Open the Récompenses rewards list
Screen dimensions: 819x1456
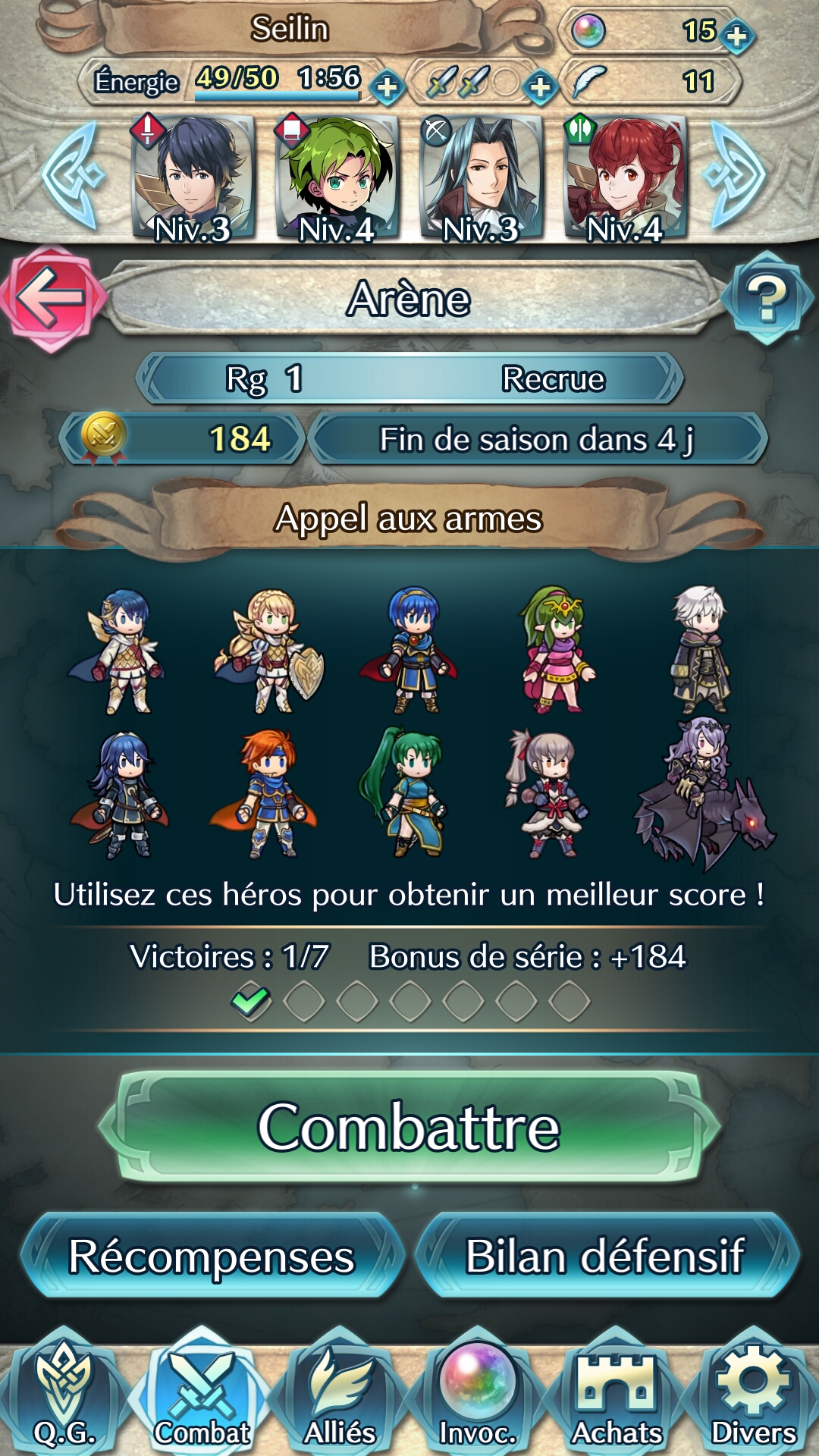(x=211, y=1257)
